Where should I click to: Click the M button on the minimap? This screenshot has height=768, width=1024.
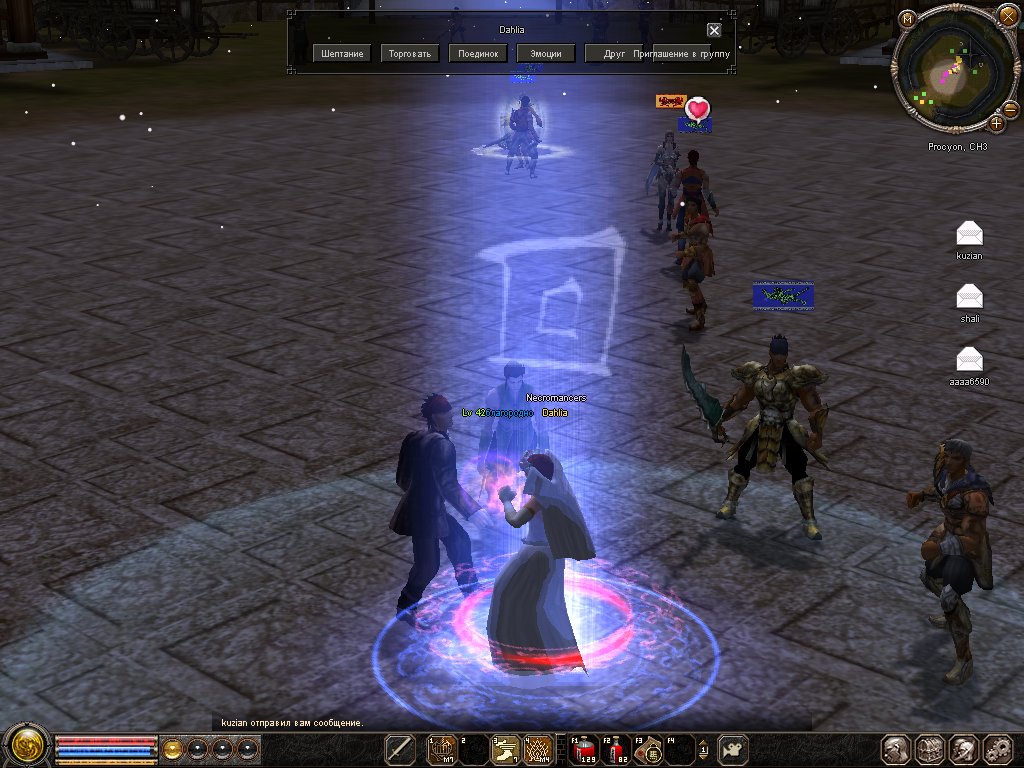click(x=907, y=19)
